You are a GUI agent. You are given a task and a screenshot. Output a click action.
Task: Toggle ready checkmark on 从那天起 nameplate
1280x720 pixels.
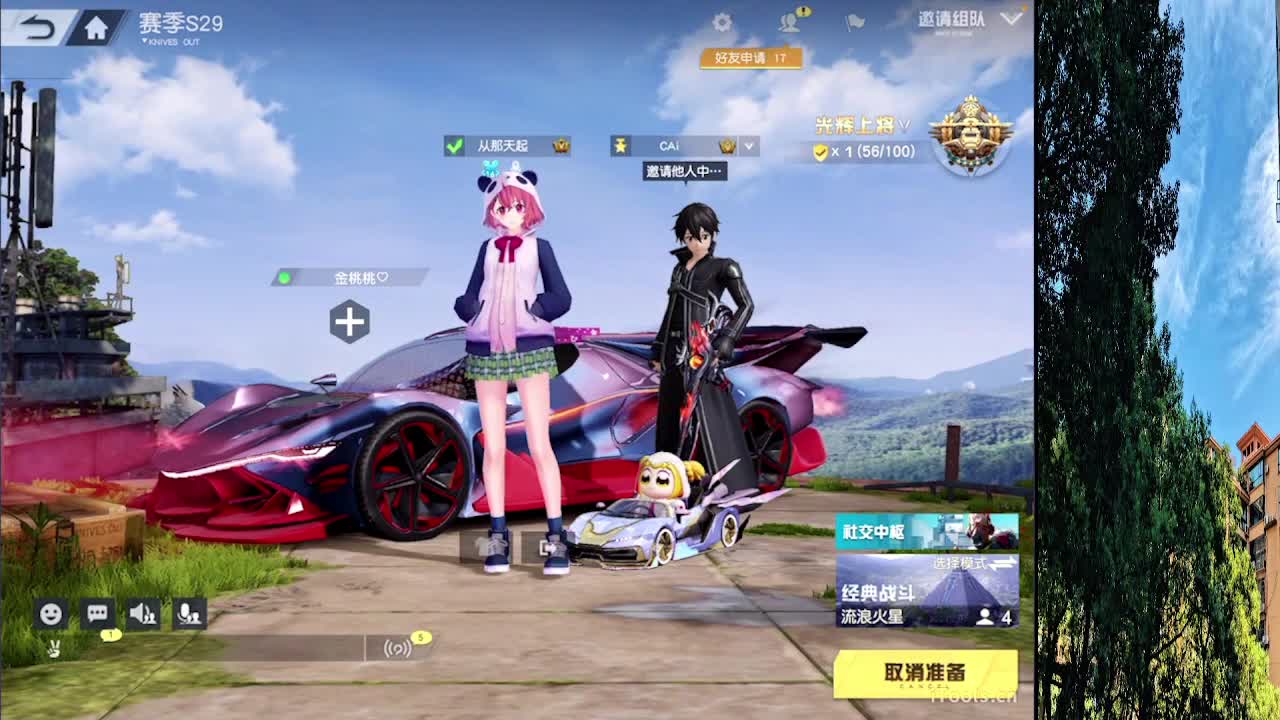tap(452, 145)
